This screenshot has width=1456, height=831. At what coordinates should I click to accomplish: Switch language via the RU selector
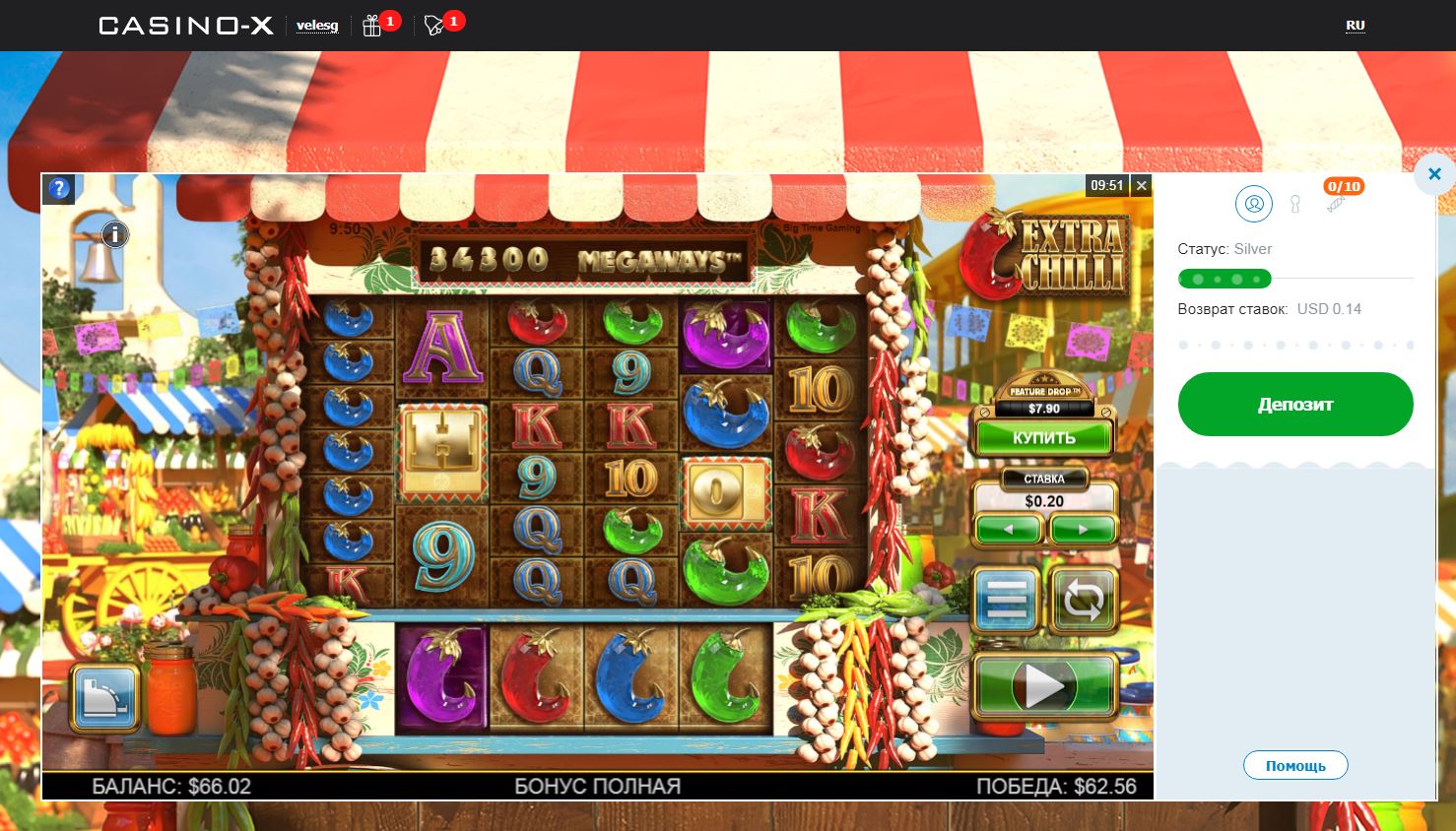1356,26
